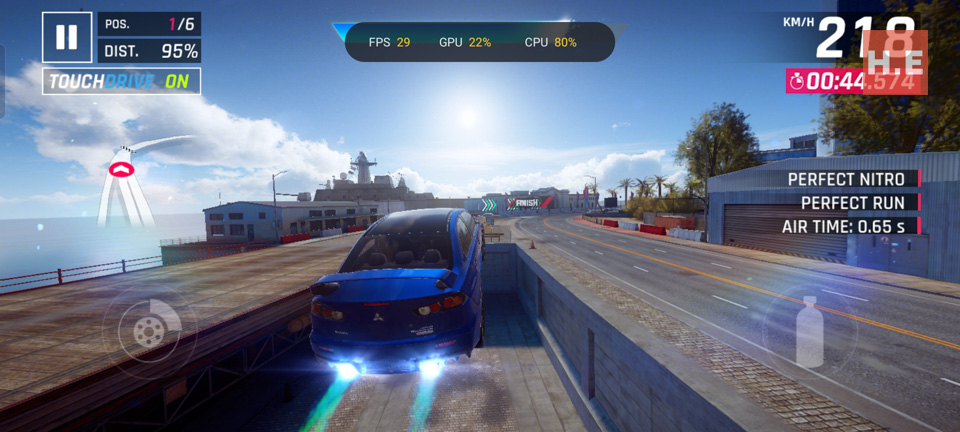Pause the race
This screenshot has height=432, width=960.
coord(66,37)
